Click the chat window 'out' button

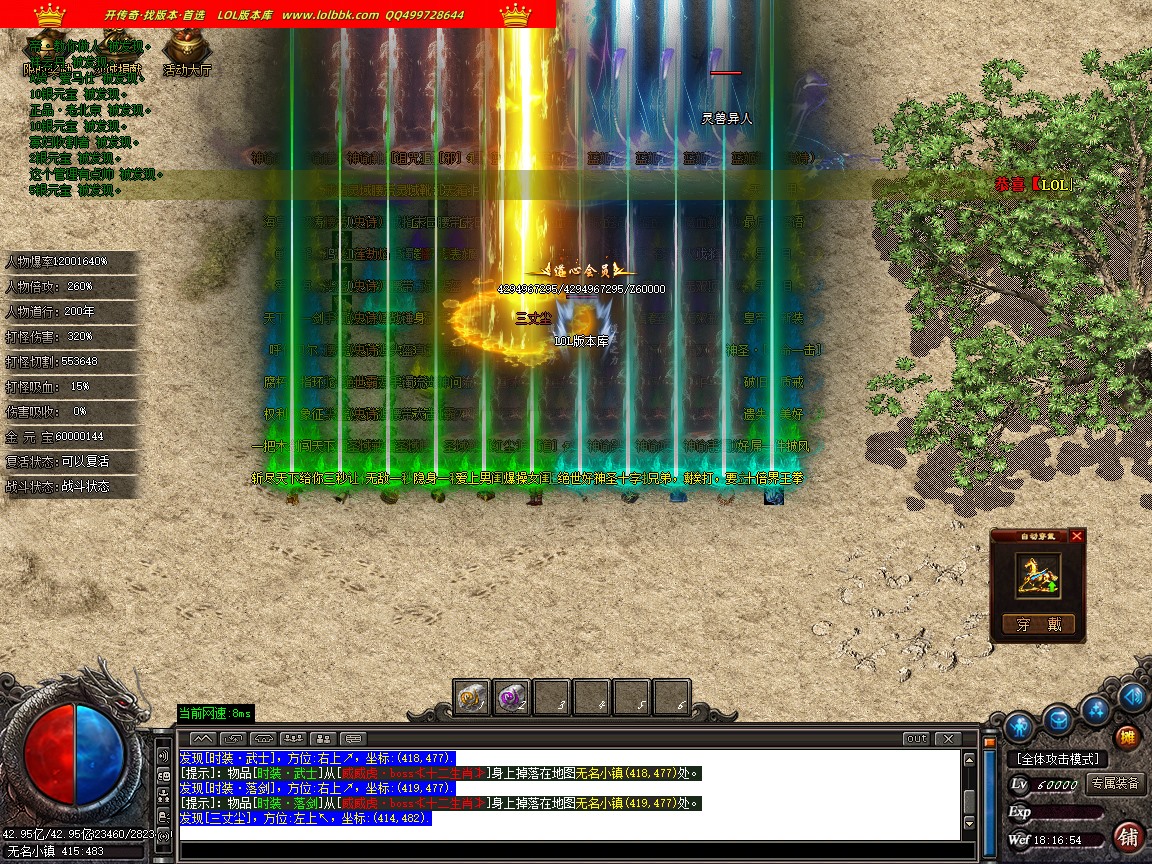tap(916, 739)
